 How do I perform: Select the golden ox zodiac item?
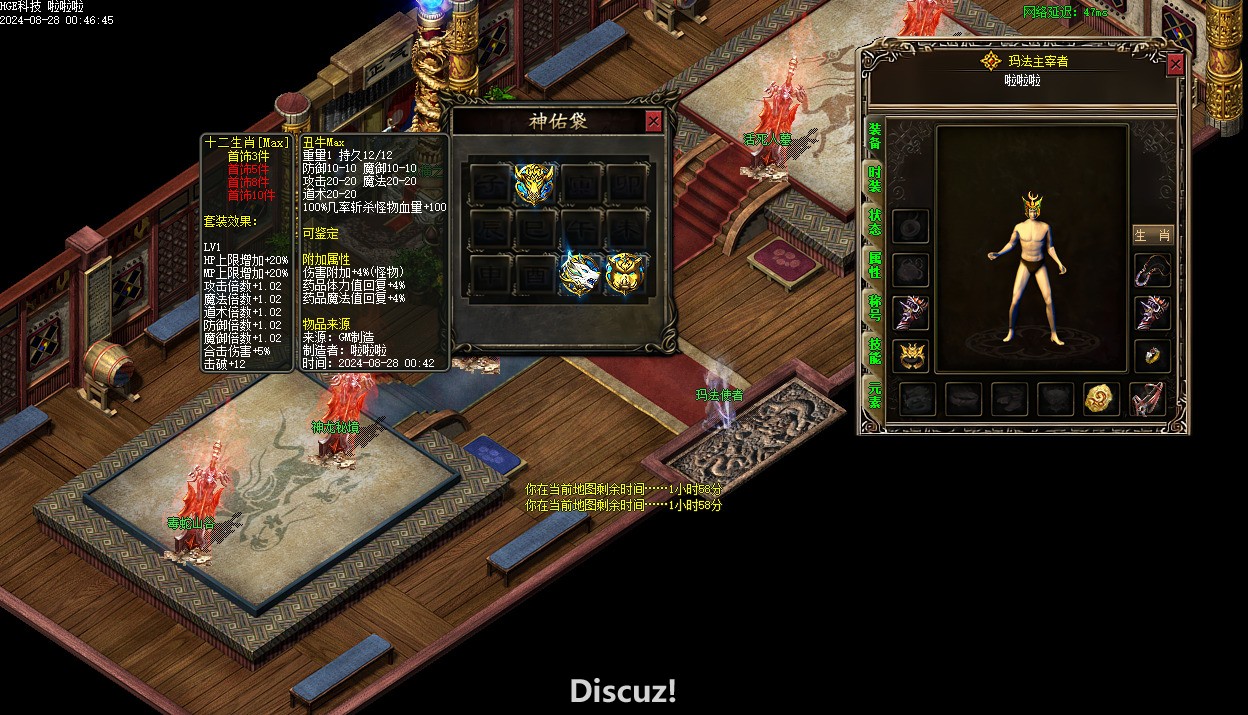535,184
